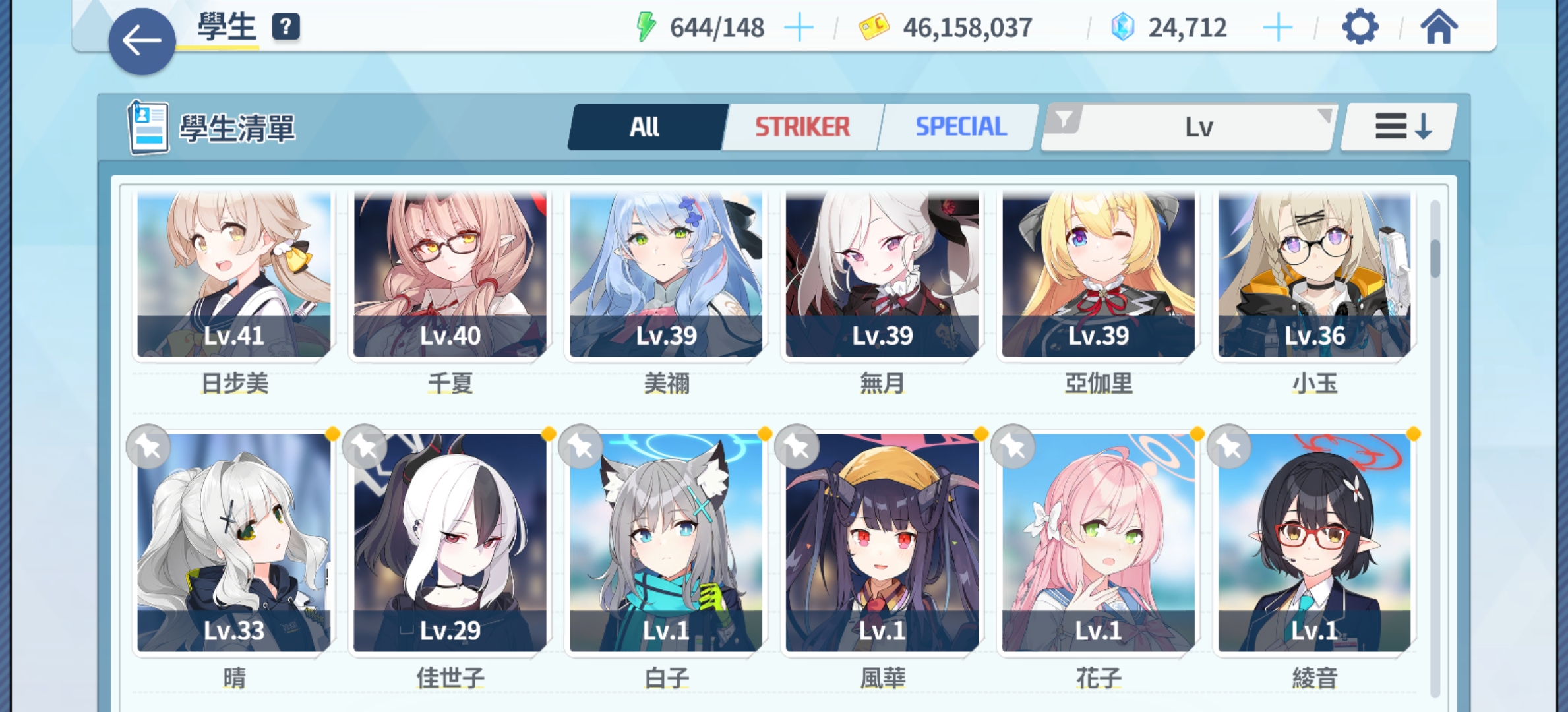Click the plus button beside energy count

point(798,27)
